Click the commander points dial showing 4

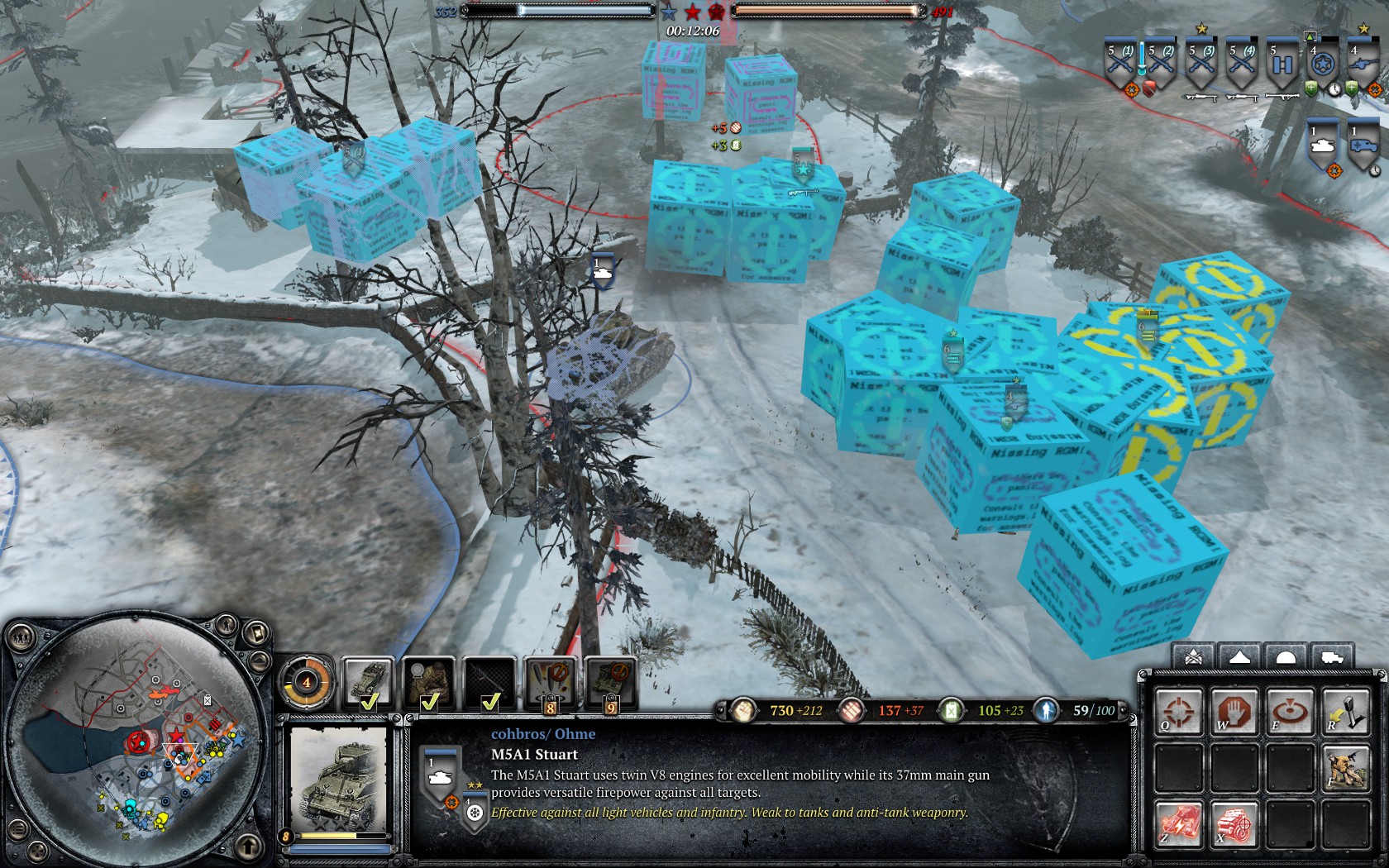click(x=307, y=683)
